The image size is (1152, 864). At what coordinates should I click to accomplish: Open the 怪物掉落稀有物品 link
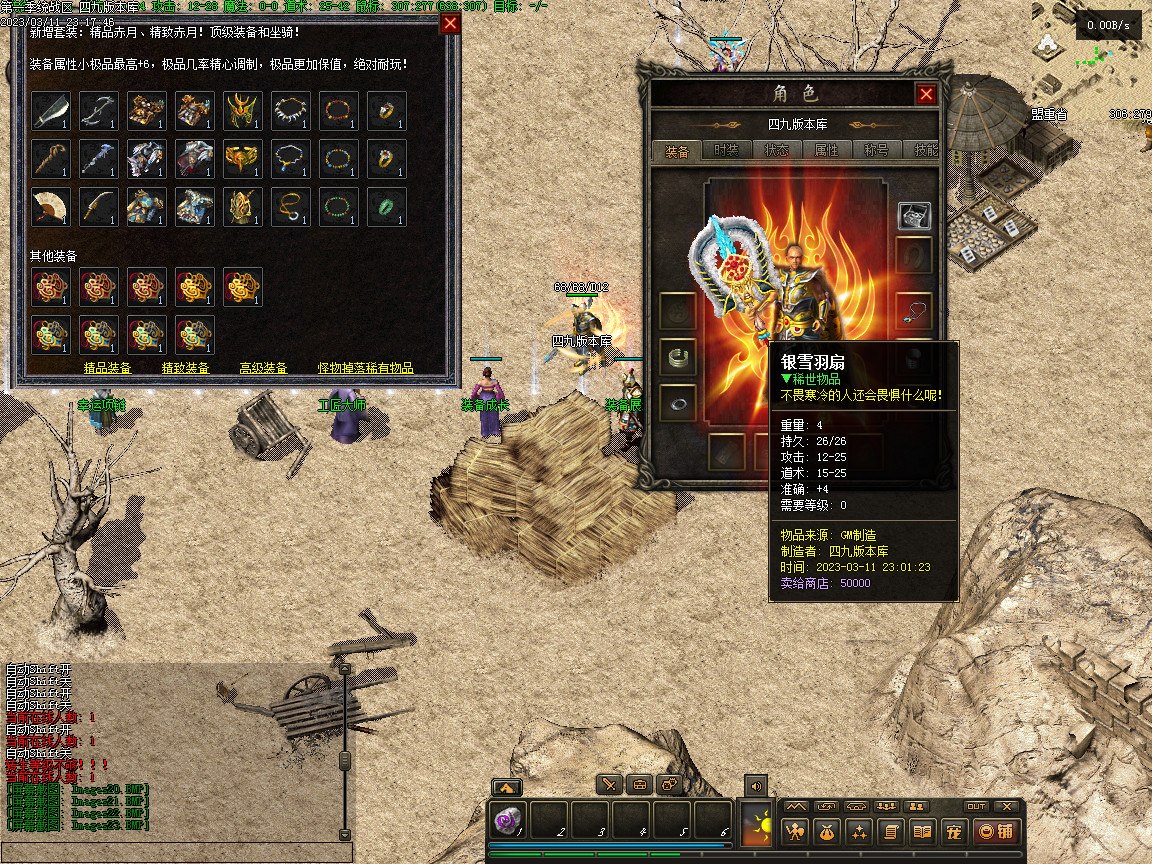pyautogui.click(x=365, y=368)
